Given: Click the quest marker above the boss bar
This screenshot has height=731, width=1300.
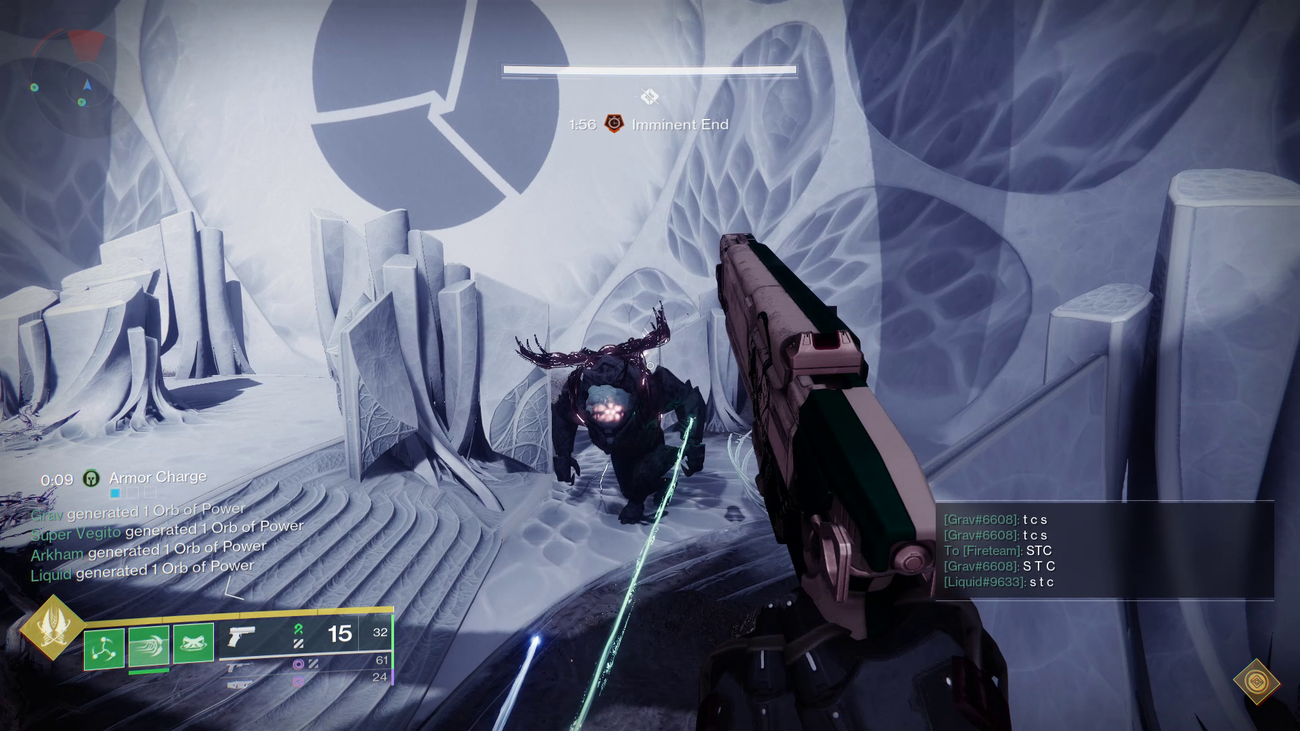Looking at the screenshot, I should 650,95.
